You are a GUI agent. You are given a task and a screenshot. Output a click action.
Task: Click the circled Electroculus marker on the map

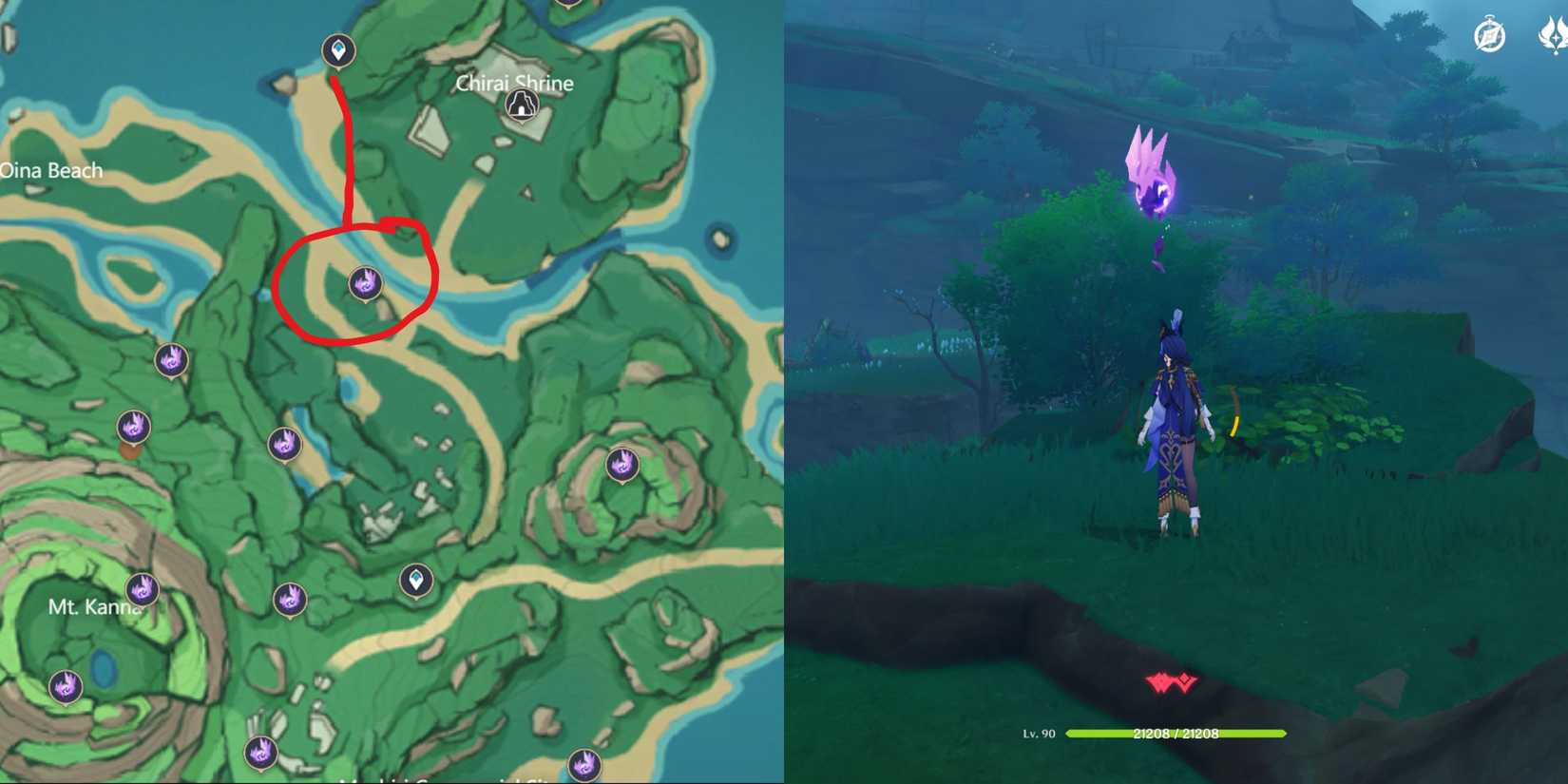pos(366,282)
